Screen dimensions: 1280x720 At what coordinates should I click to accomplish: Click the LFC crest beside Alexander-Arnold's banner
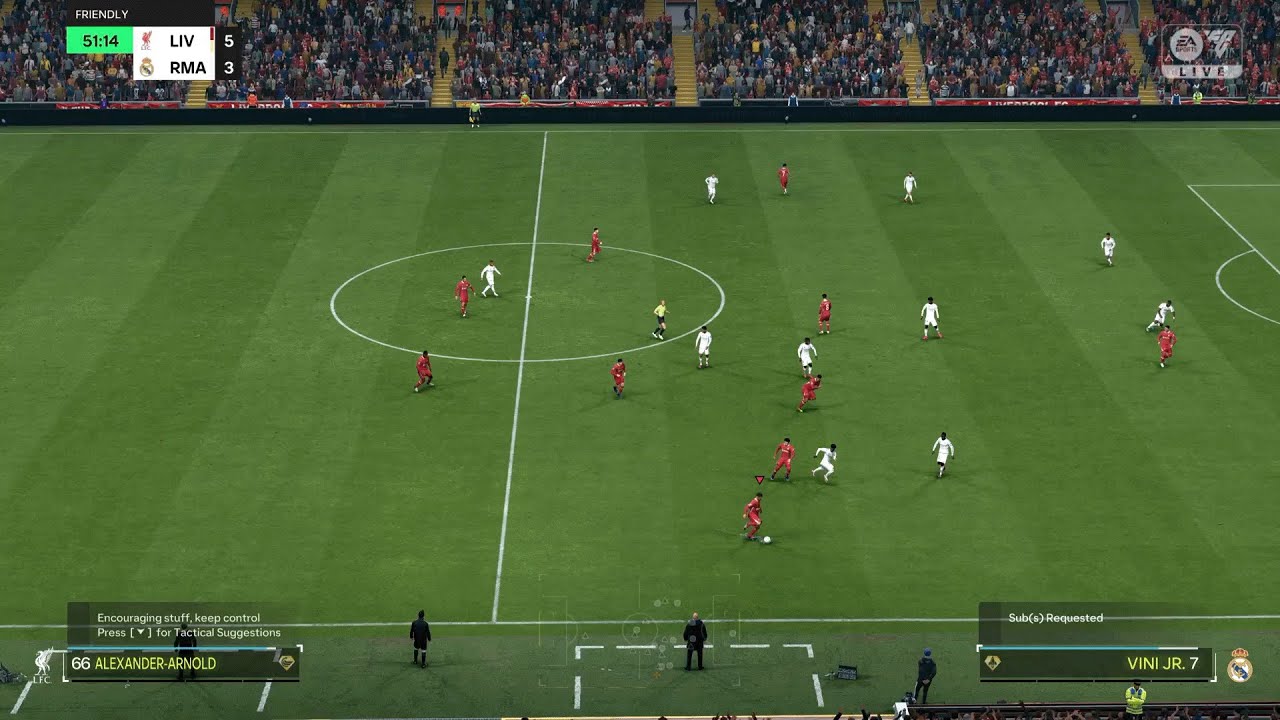pyautogui.click(x=42, y=663)
